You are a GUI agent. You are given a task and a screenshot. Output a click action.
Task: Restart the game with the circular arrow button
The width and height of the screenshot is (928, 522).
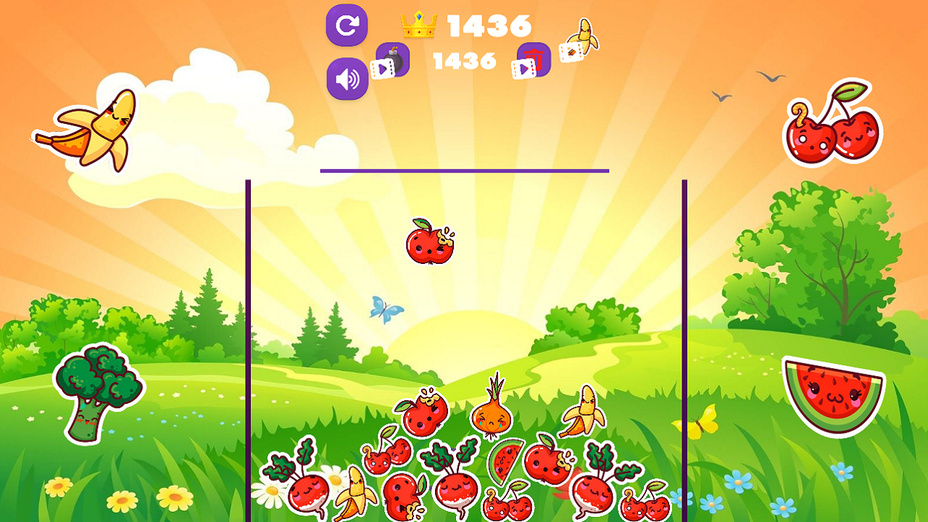(x=347, y=26)
